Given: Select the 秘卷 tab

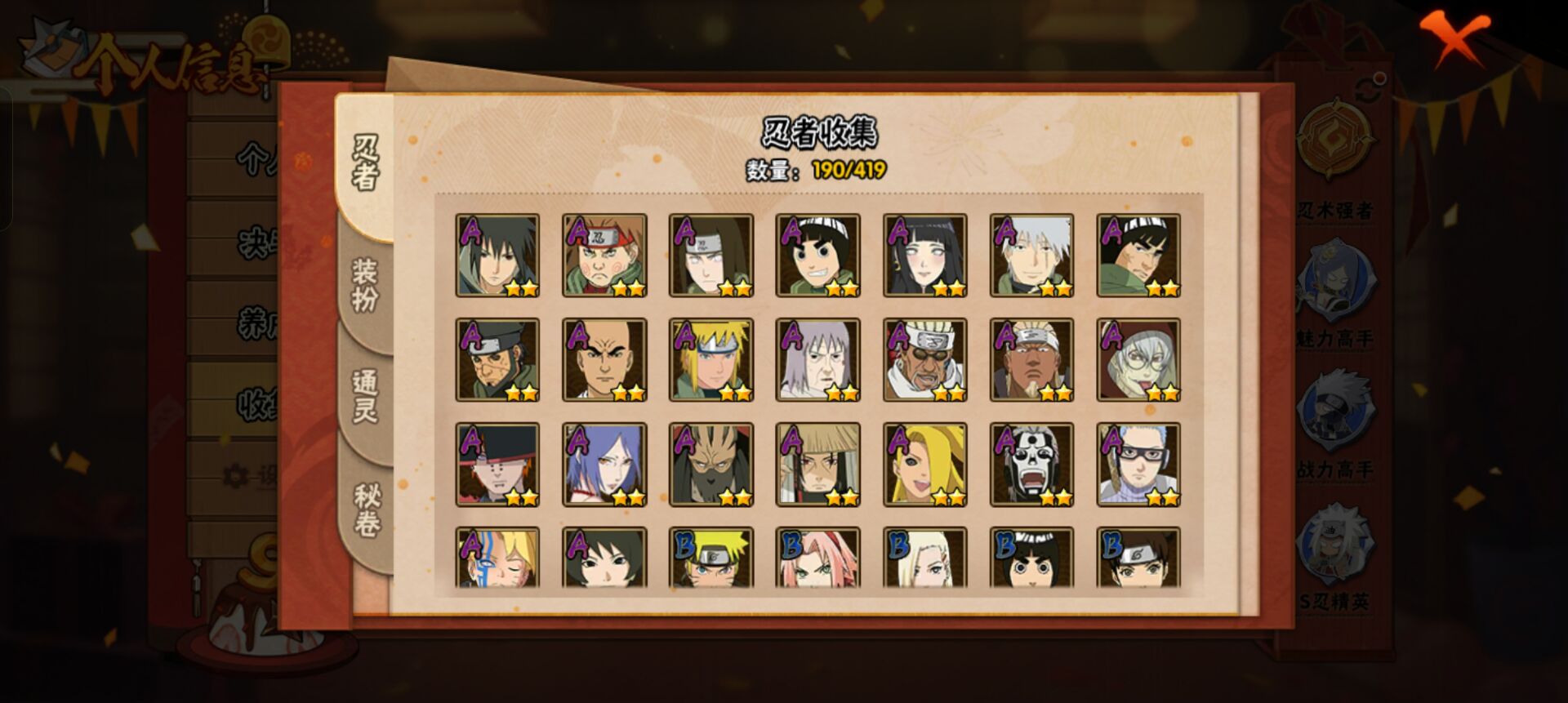Looking at the screenshot, I should [x=367, y=509].
